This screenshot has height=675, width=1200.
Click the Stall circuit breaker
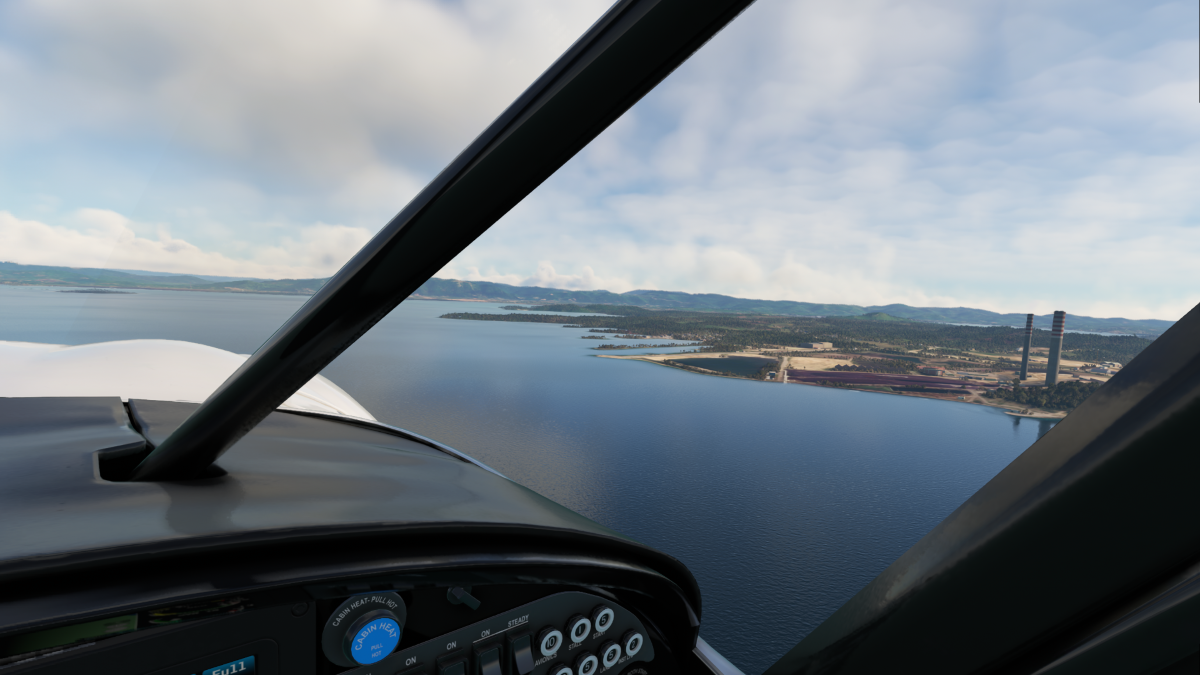click(x=578, y=629)
